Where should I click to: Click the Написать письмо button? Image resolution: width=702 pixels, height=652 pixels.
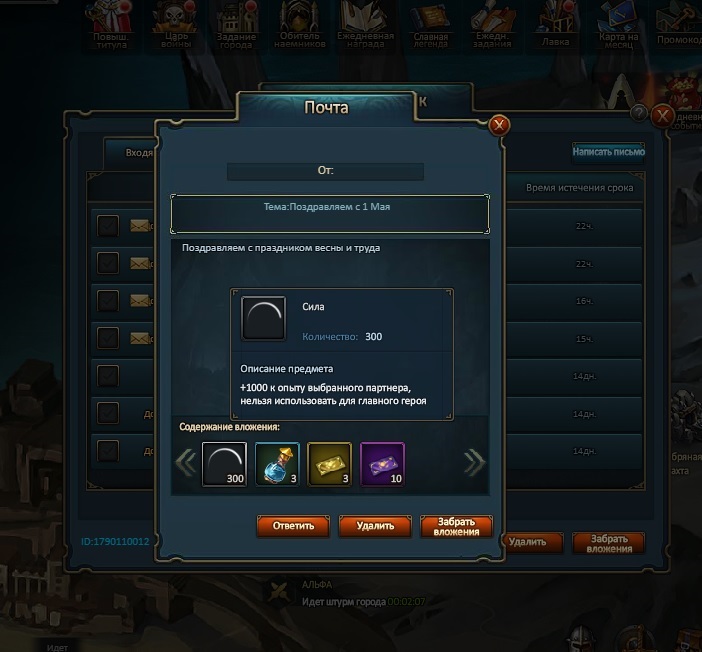coord(608,152)
